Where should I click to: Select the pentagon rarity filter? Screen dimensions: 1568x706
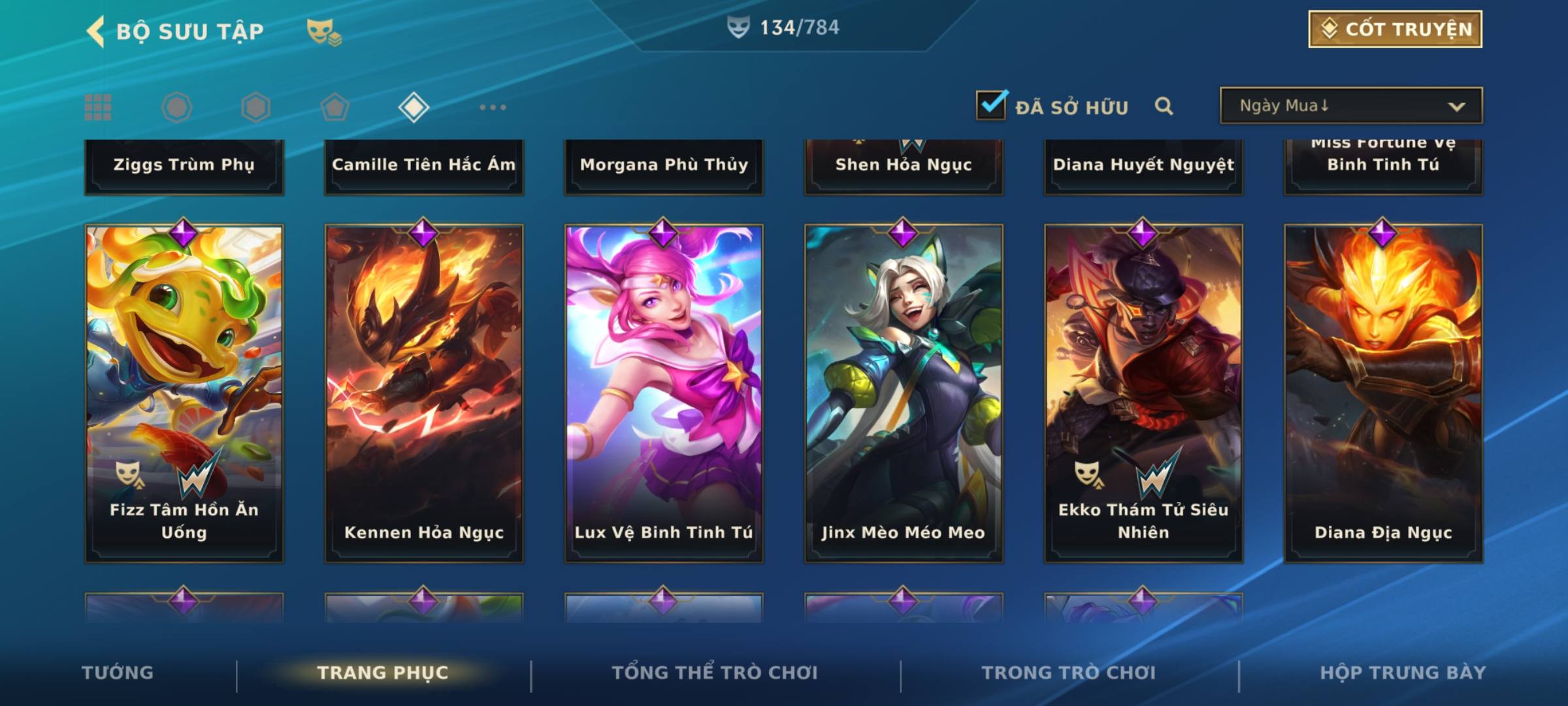coord(335,107)
